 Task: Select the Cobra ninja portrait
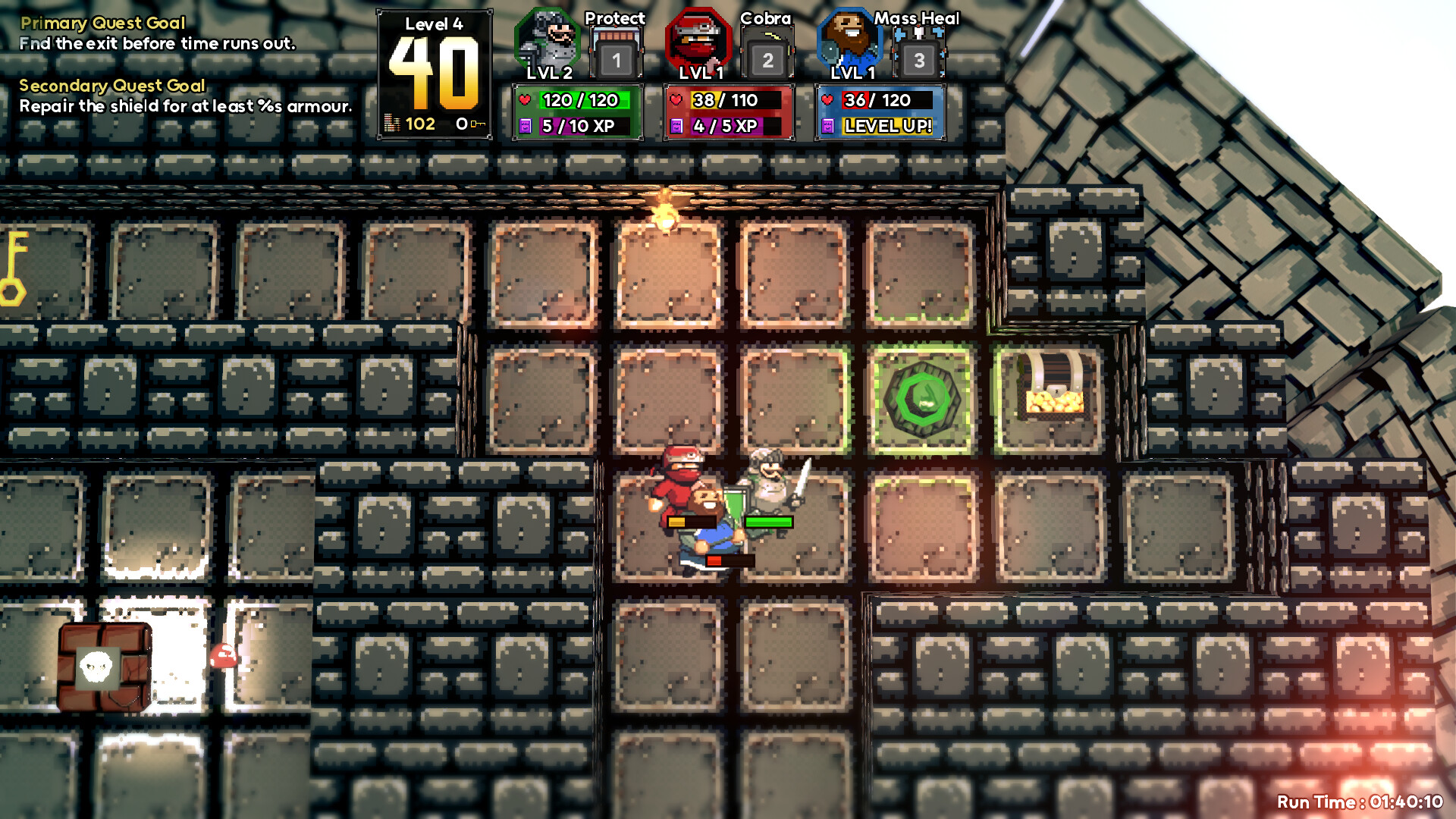click(x=699, y=43)
